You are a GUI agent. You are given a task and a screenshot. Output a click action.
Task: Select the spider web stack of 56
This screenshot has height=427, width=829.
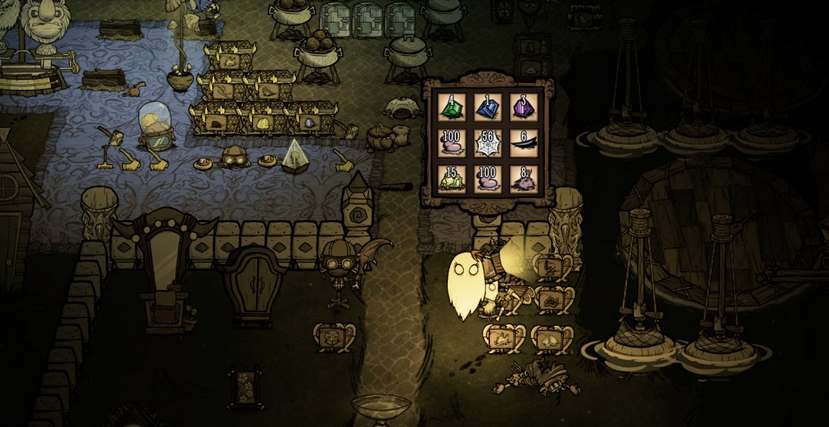coord(489,142)
